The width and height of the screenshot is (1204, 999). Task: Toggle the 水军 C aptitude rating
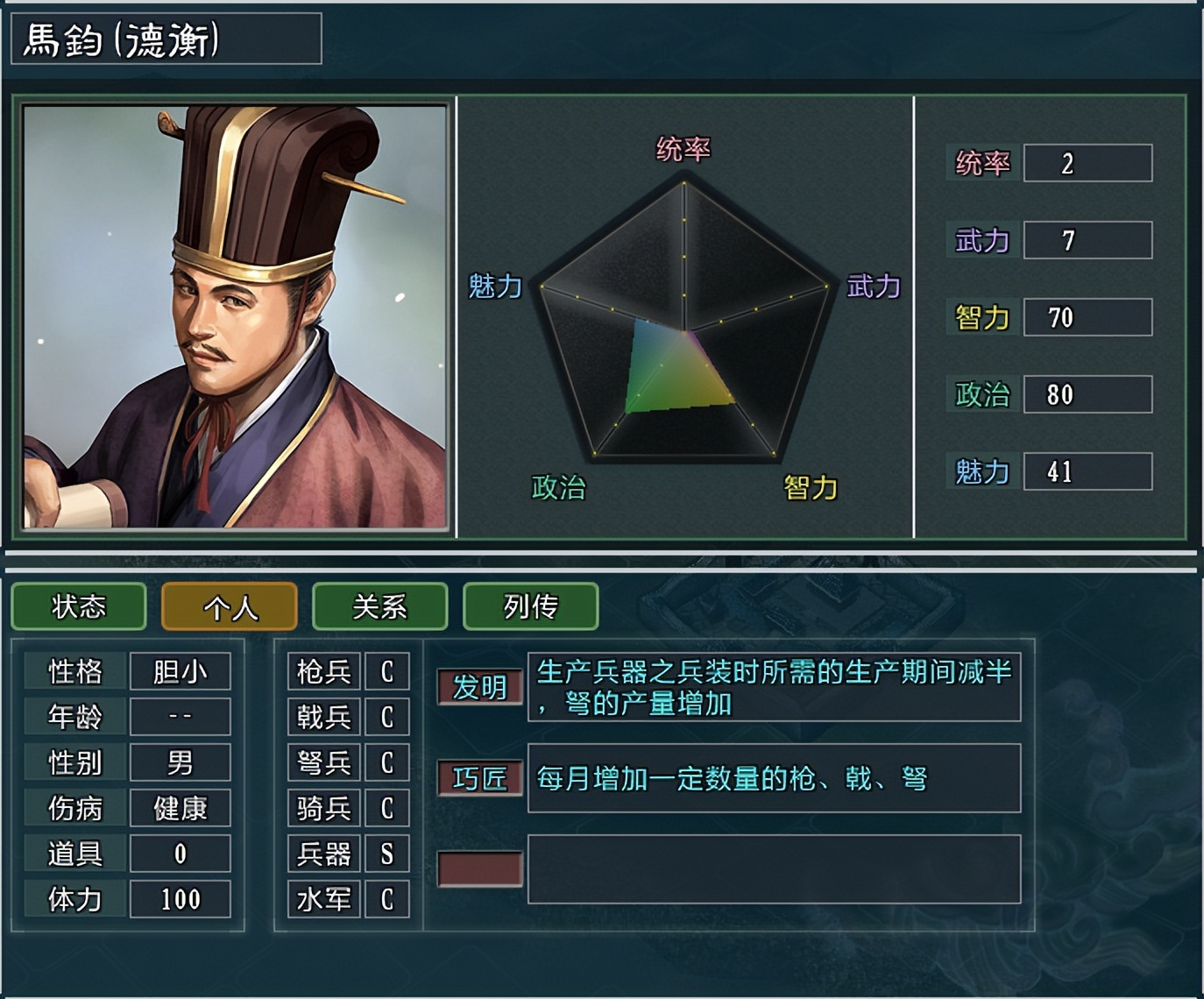(387, 899)
